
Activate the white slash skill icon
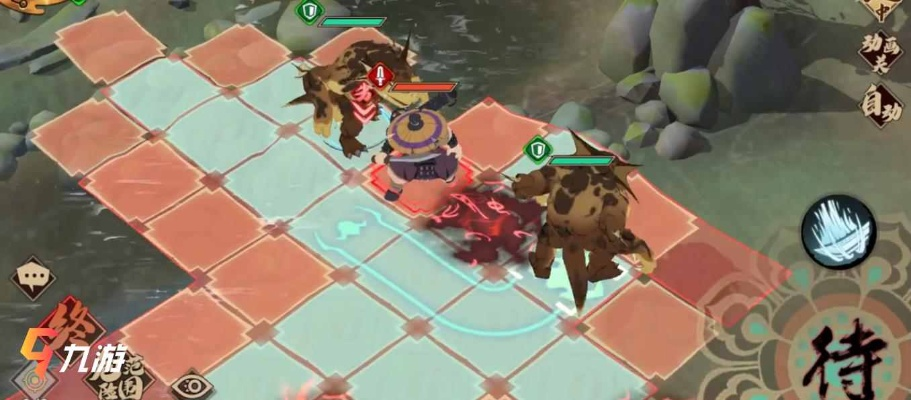(x=838, y=231)
